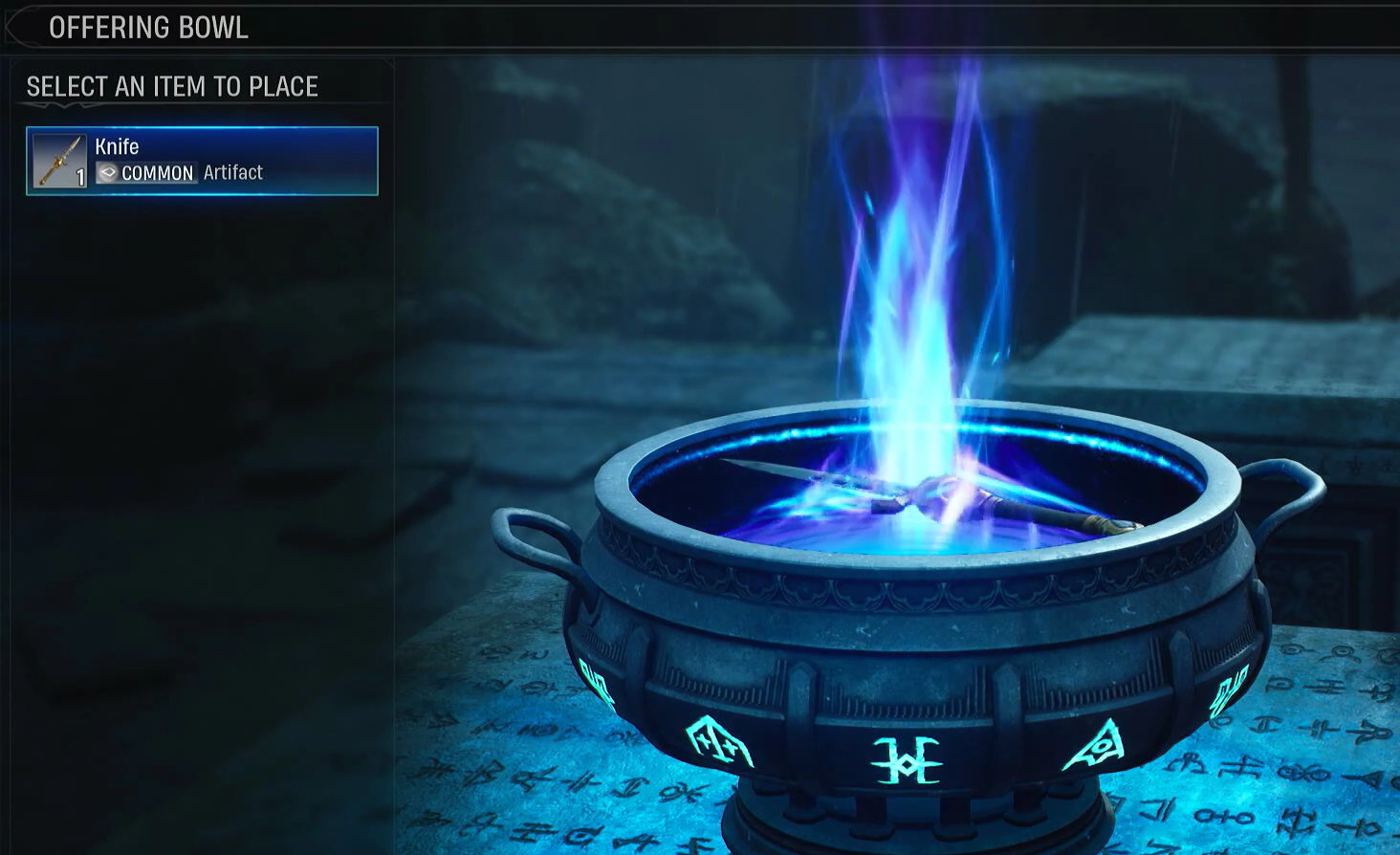The height and width of the screenshot is (855, 1400).
Task: Select the Knife artifact entry
Action: 201,160
